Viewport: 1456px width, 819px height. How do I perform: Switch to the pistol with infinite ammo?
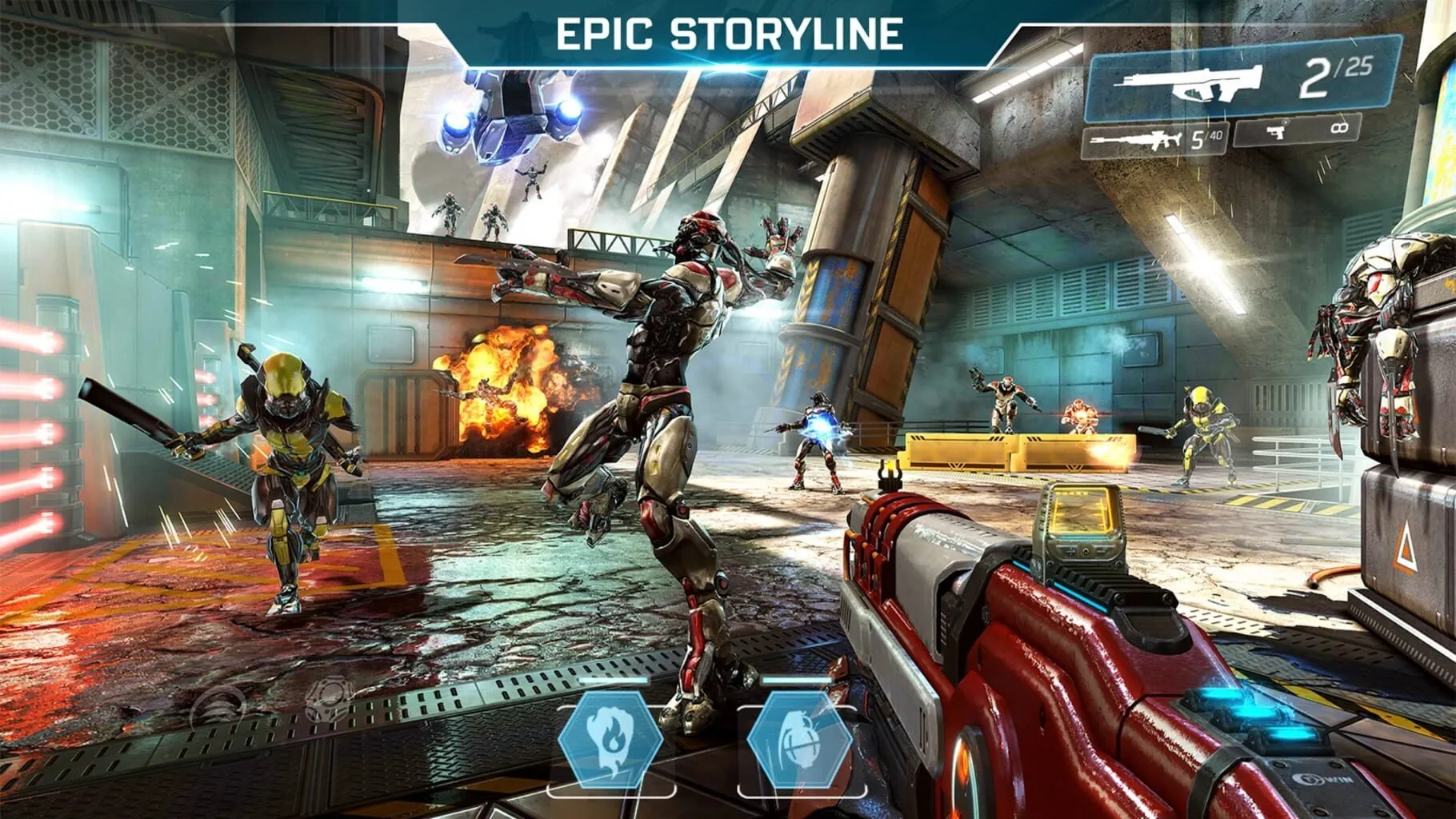(x=1298, y=129)
